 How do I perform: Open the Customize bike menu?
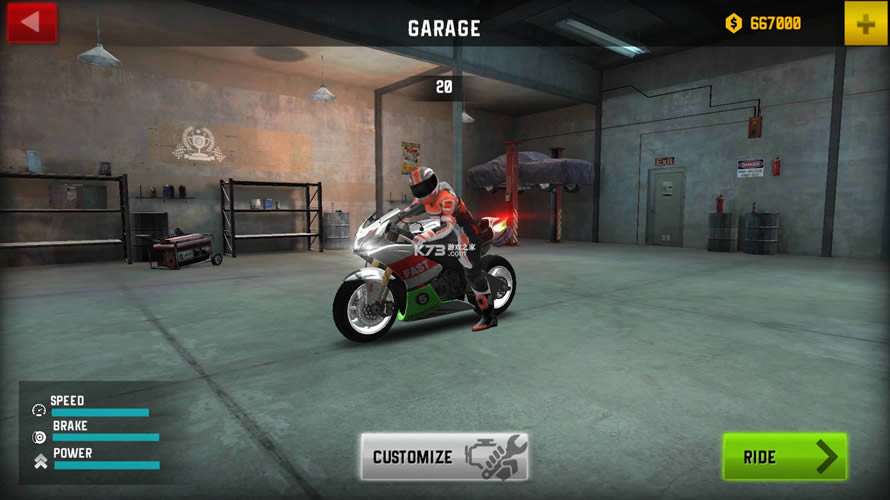tap(444, 457)
